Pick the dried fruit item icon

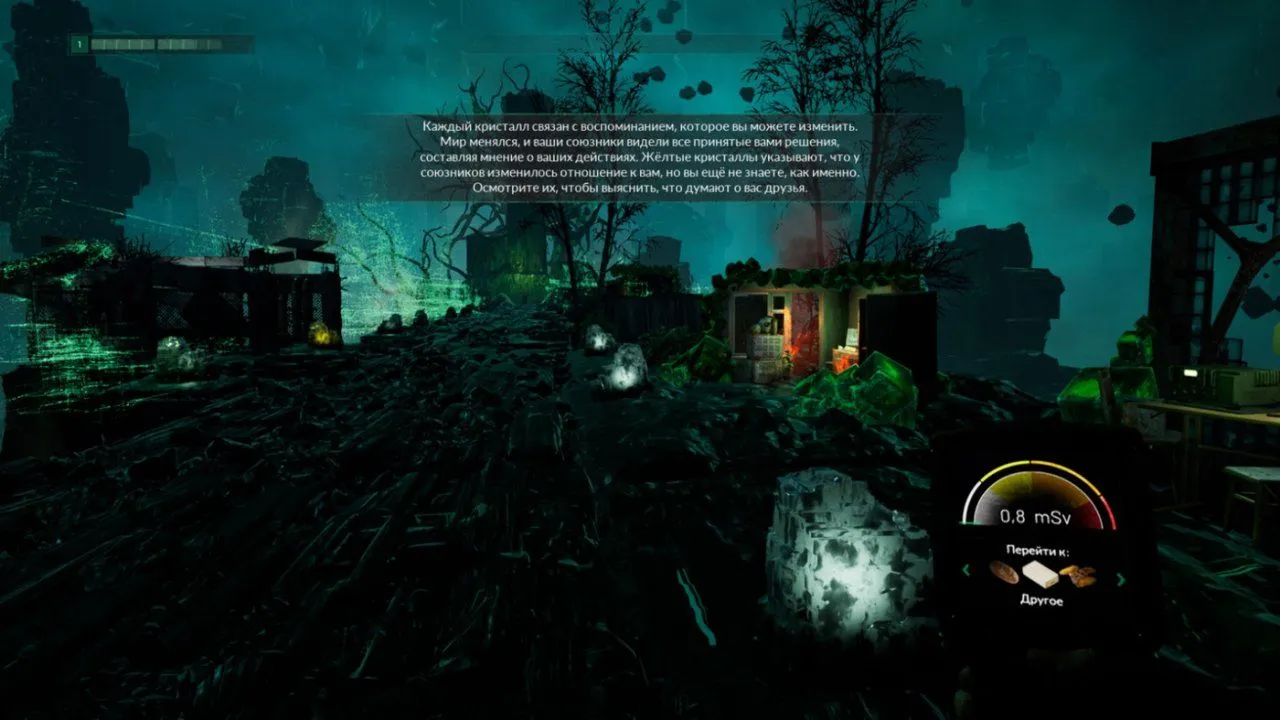coord(1078,575)
